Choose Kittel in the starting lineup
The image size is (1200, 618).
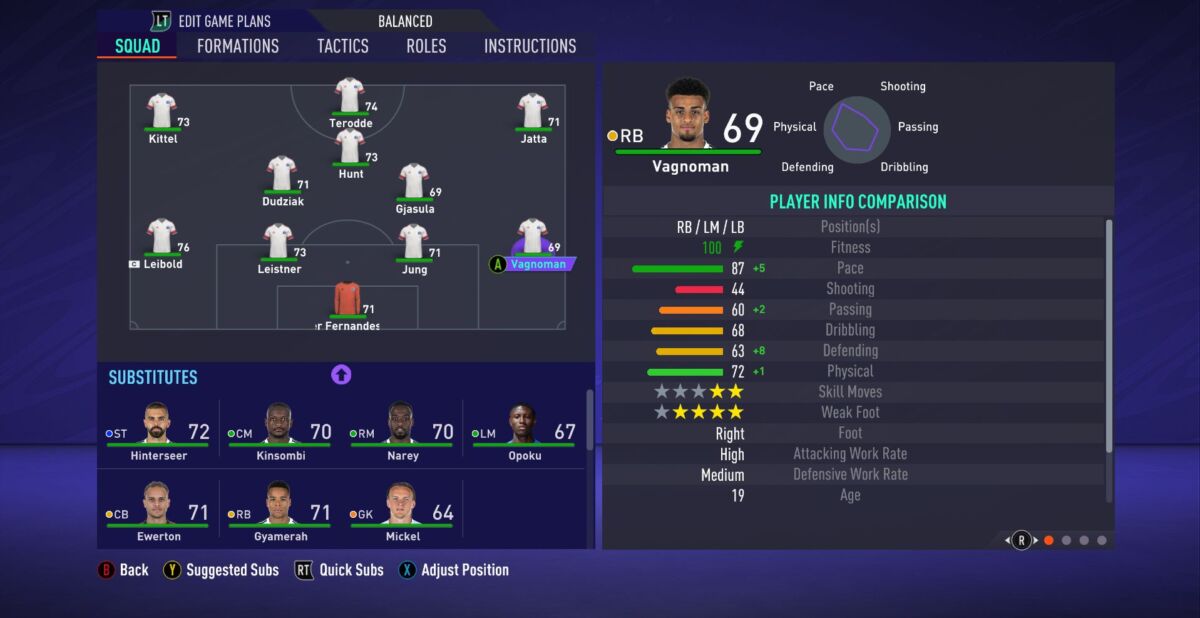tap(162, 113)
